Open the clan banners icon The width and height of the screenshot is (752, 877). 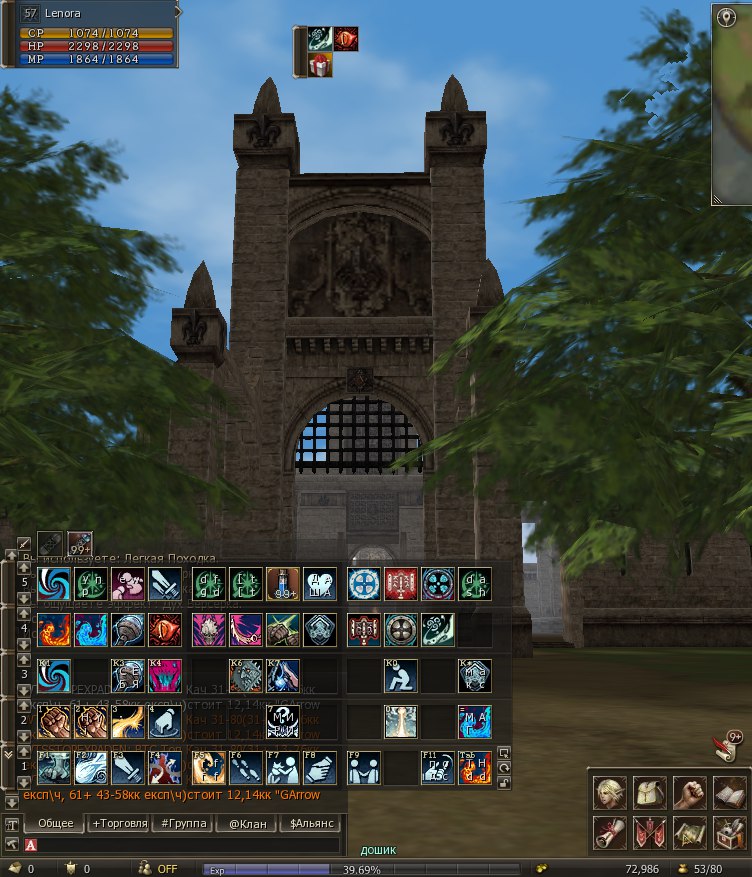coord(649,832)
